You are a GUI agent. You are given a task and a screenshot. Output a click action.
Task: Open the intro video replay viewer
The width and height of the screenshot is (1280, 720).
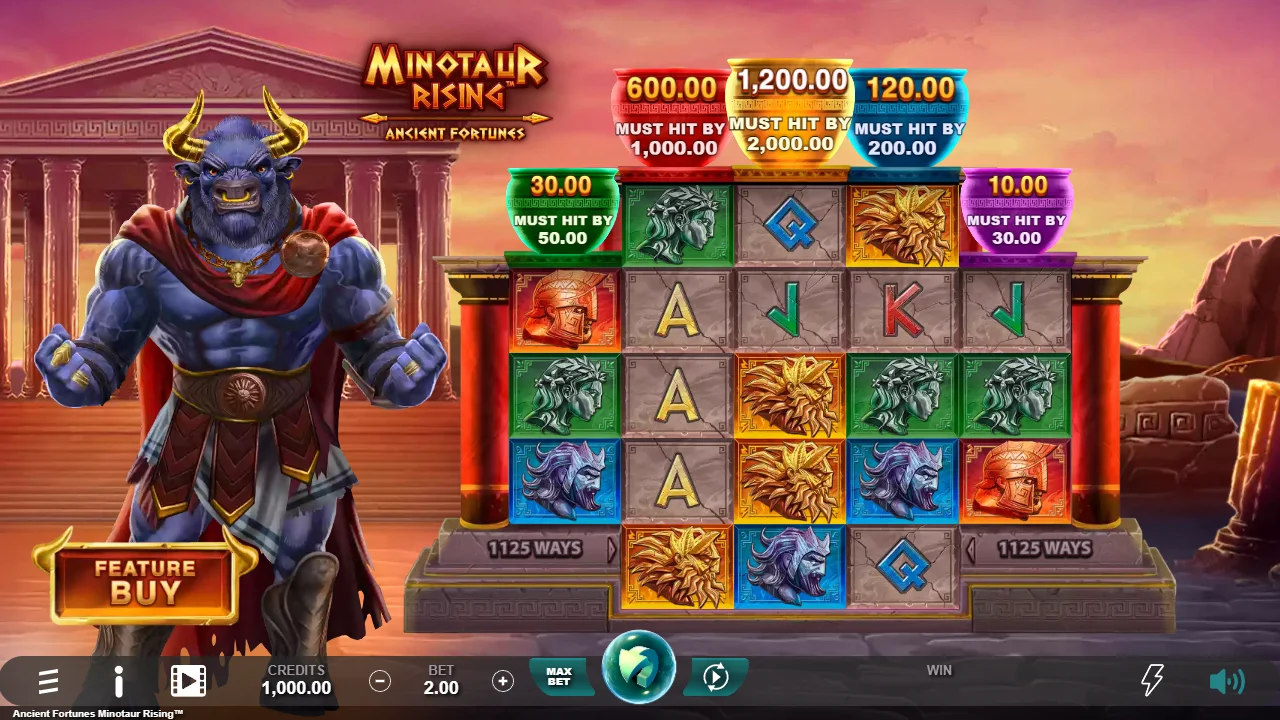[187, 681]
